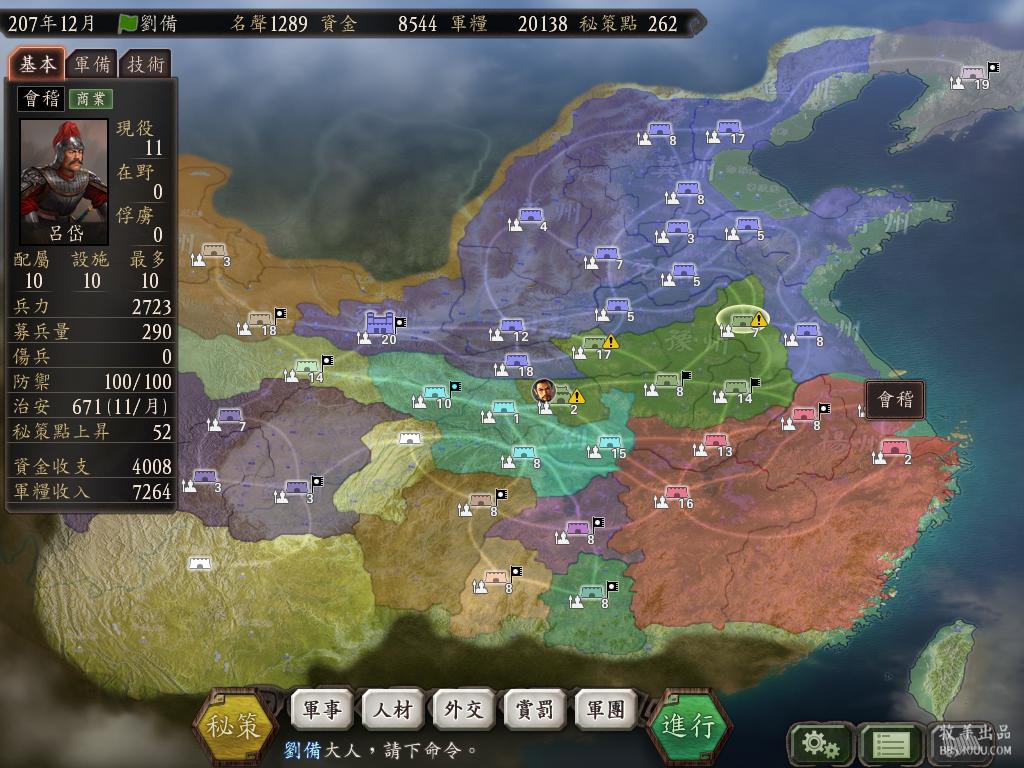The image size is (1024, 768).
Task: Open the 軍事 military command menu
Action: (x=321, y=710)
